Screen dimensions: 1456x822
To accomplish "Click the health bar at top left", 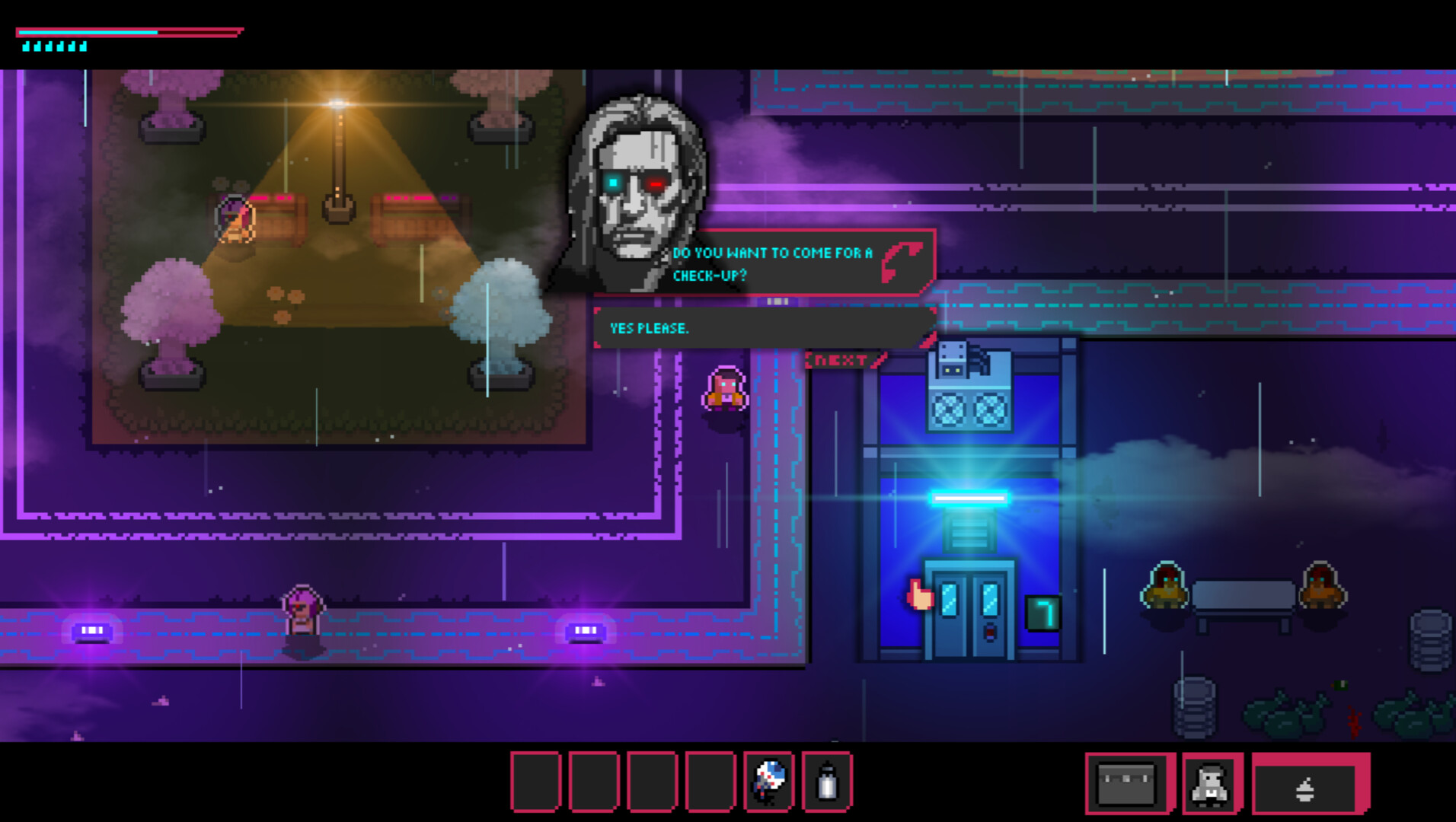I will [x=129, y=33].
